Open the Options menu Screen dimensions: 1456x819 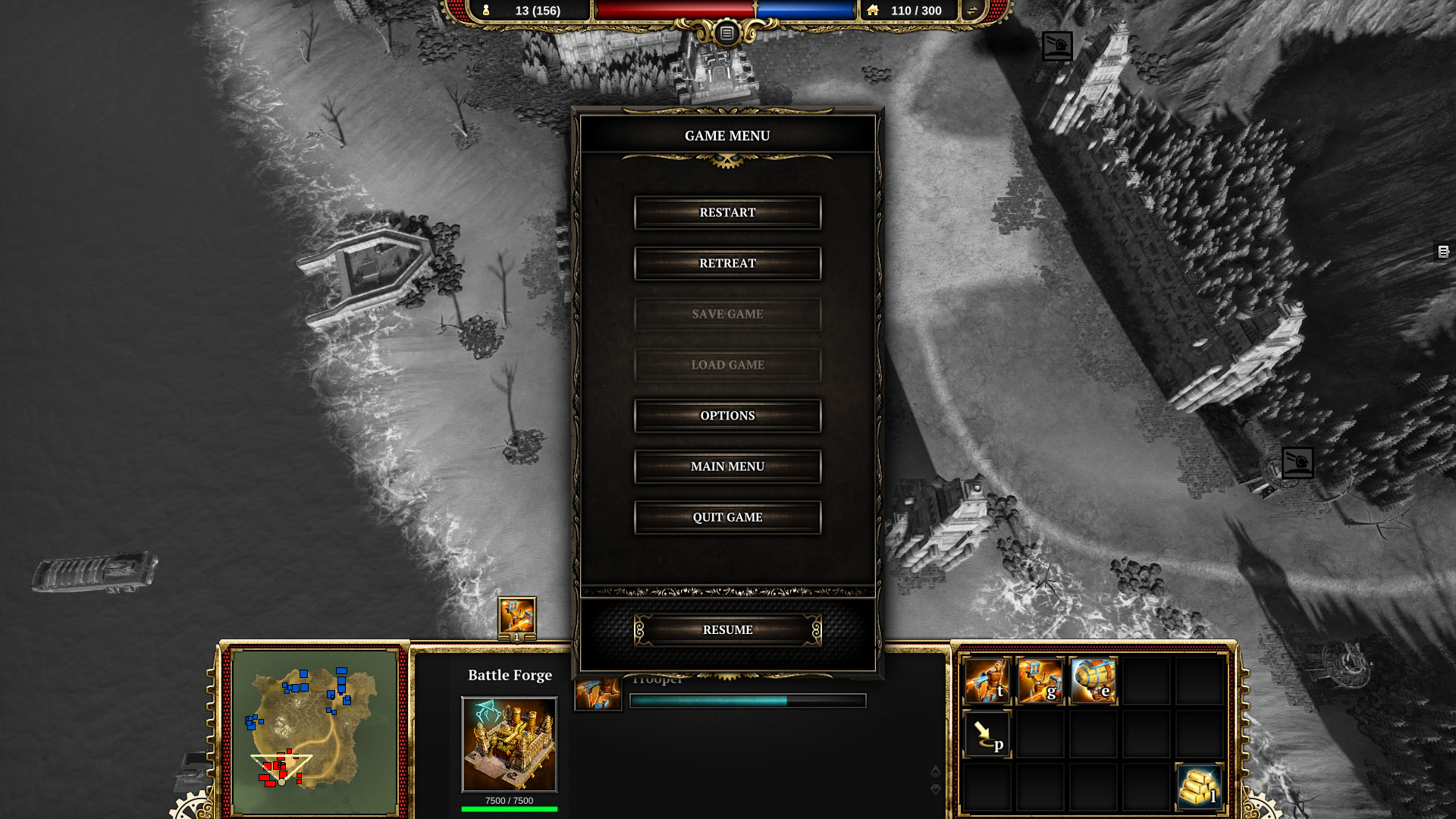pyautogui.click(x=727, y=416)
